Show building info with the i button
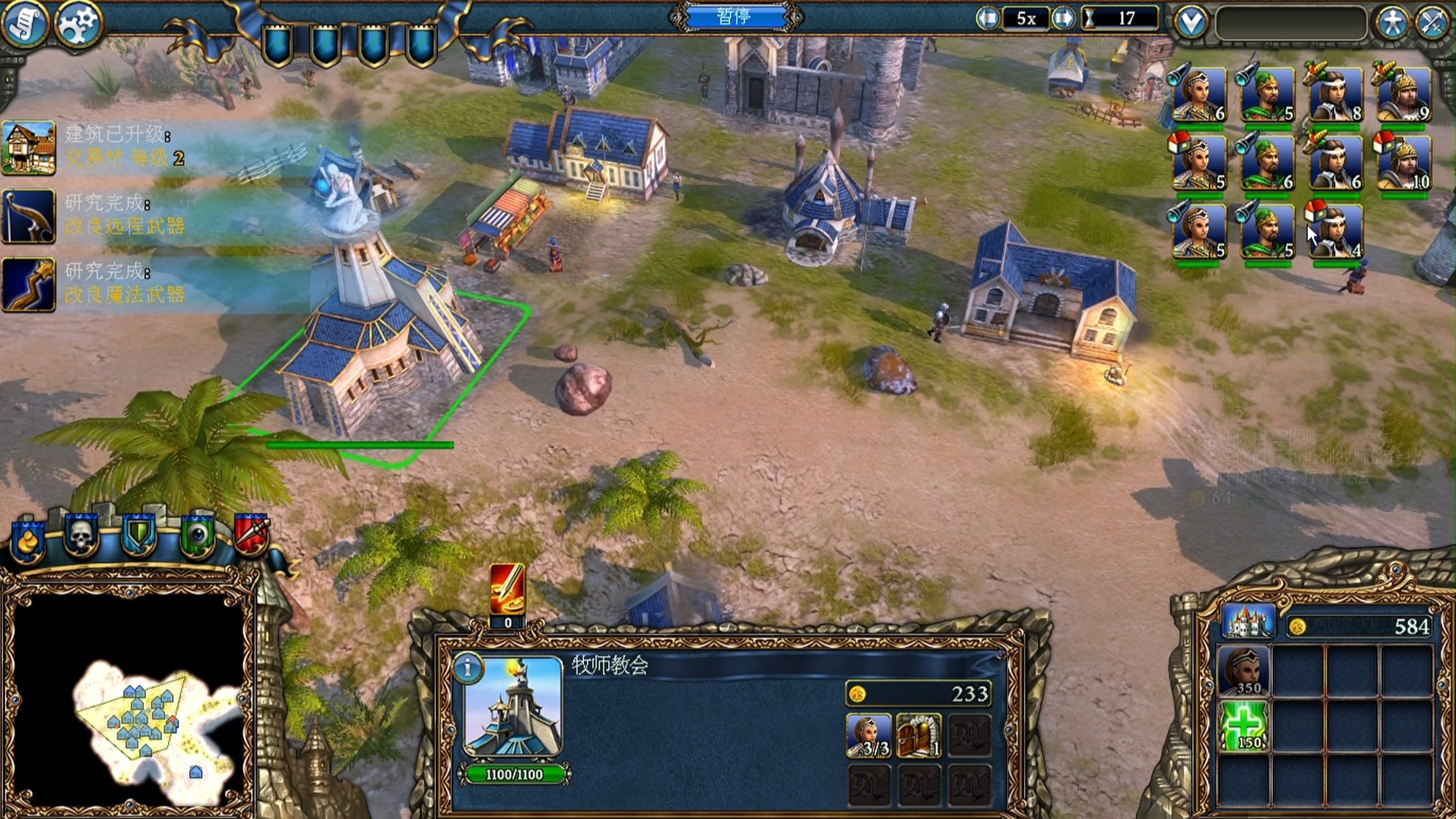 click(468, 668)
